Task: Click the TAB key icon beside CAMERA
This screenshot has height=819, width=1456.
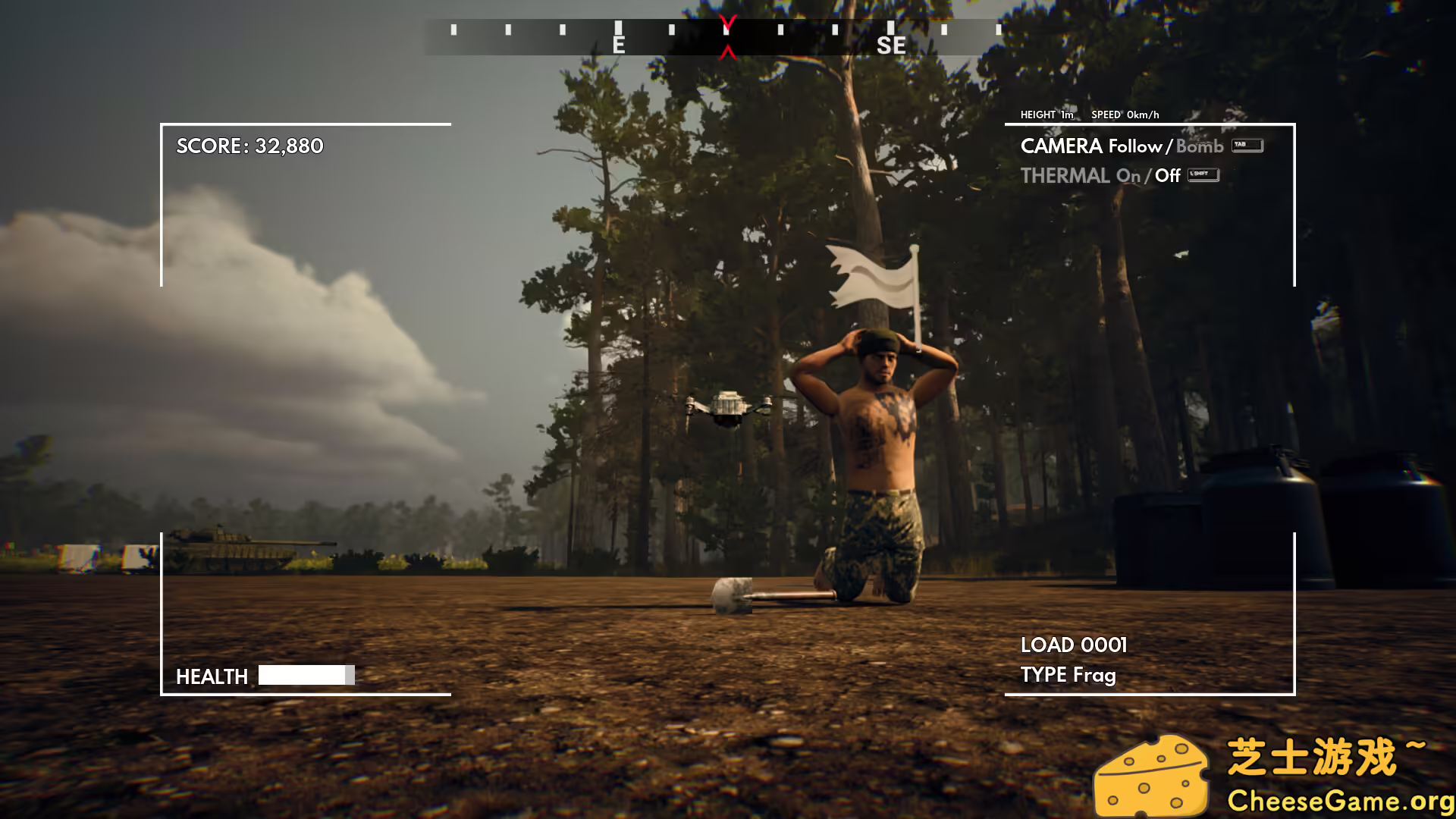Action: [x=1247, y=145]
